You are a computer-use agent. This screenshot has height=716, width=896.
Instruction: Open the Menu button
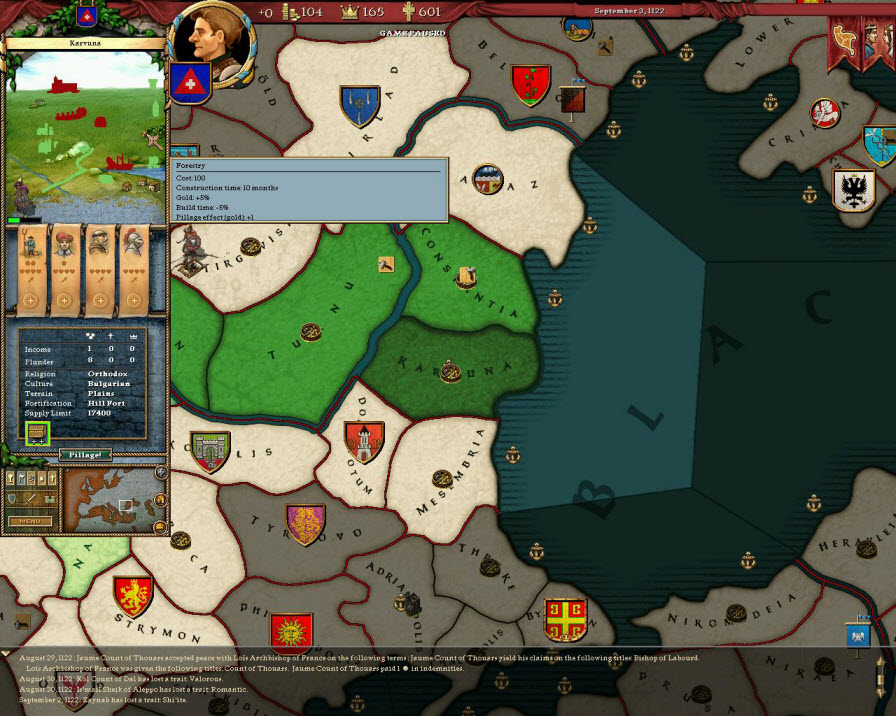28,521
